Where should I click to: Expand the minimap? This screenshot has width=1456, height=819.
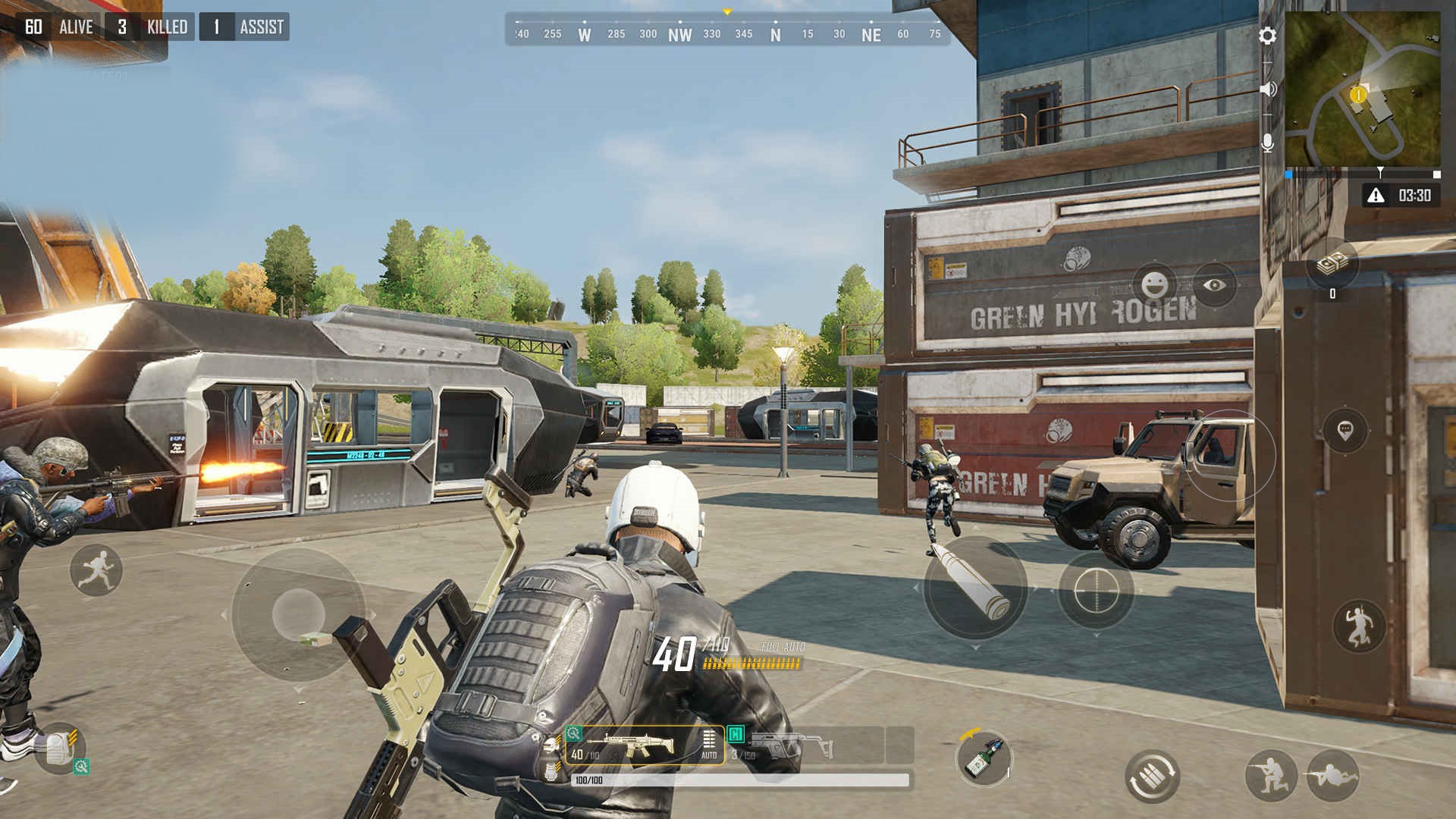pyautogui.click(x=1362, y=89)
